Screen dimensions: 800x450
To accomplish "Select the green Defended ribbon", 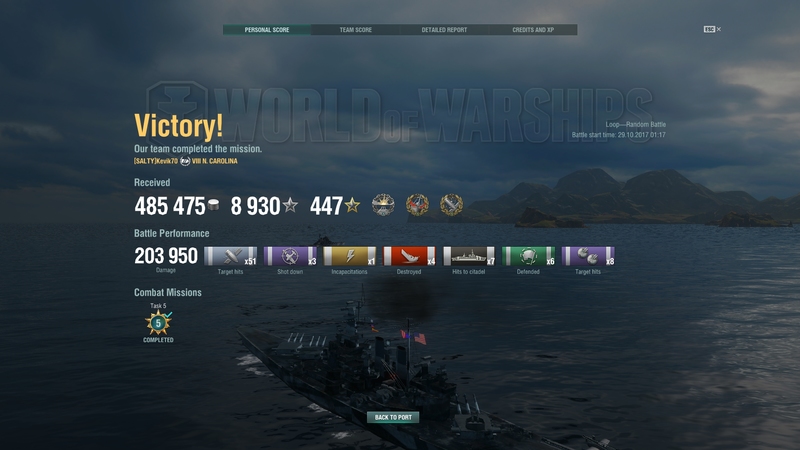I will click(x=529, y=256).
